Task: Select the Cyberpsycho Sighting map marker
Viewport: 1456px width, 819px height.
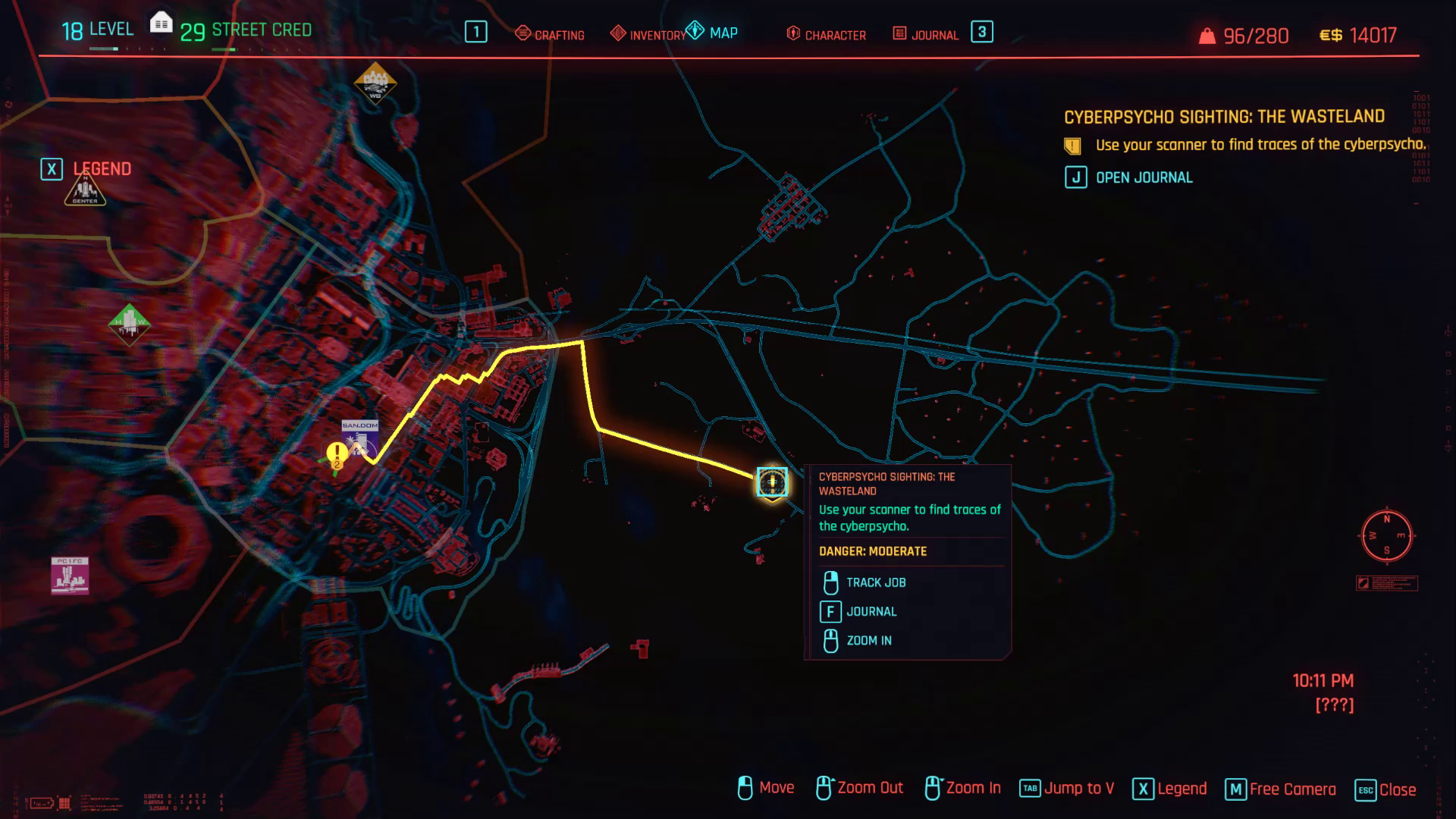Action: (771, 482)
